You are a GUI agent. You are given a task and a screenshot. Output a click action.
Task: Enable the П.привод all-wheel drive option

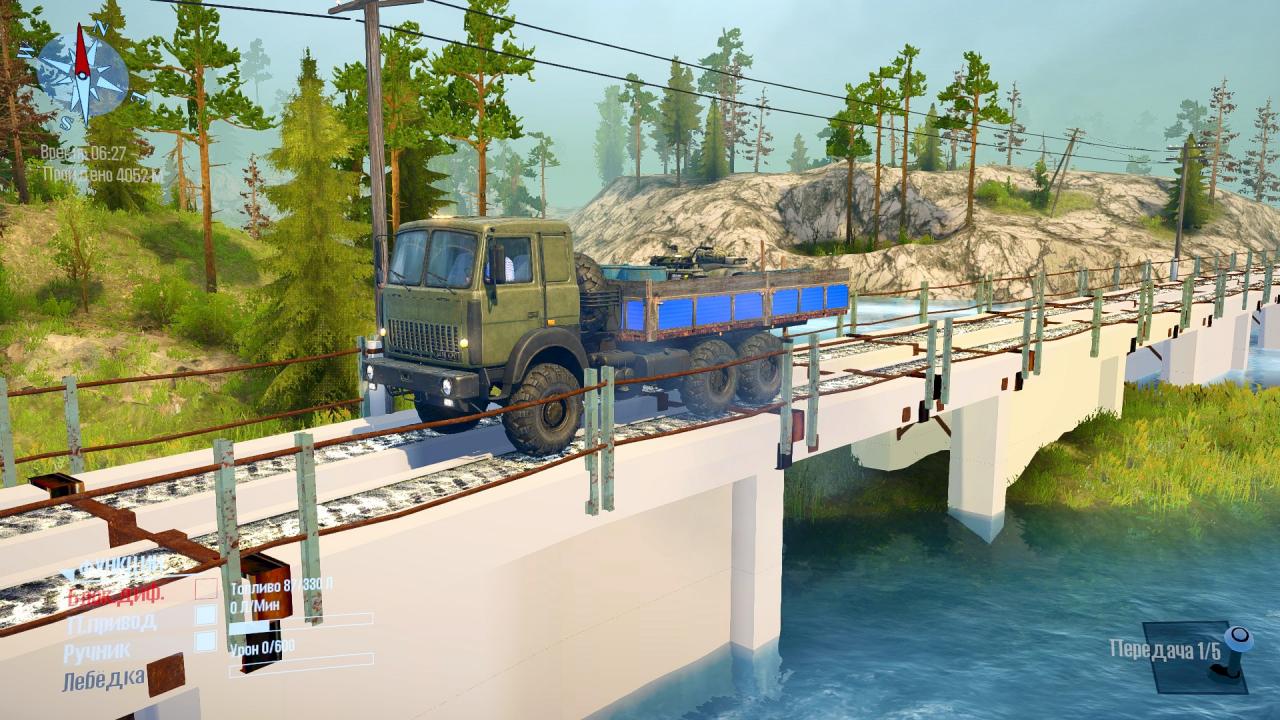click(x=205, y=615)
